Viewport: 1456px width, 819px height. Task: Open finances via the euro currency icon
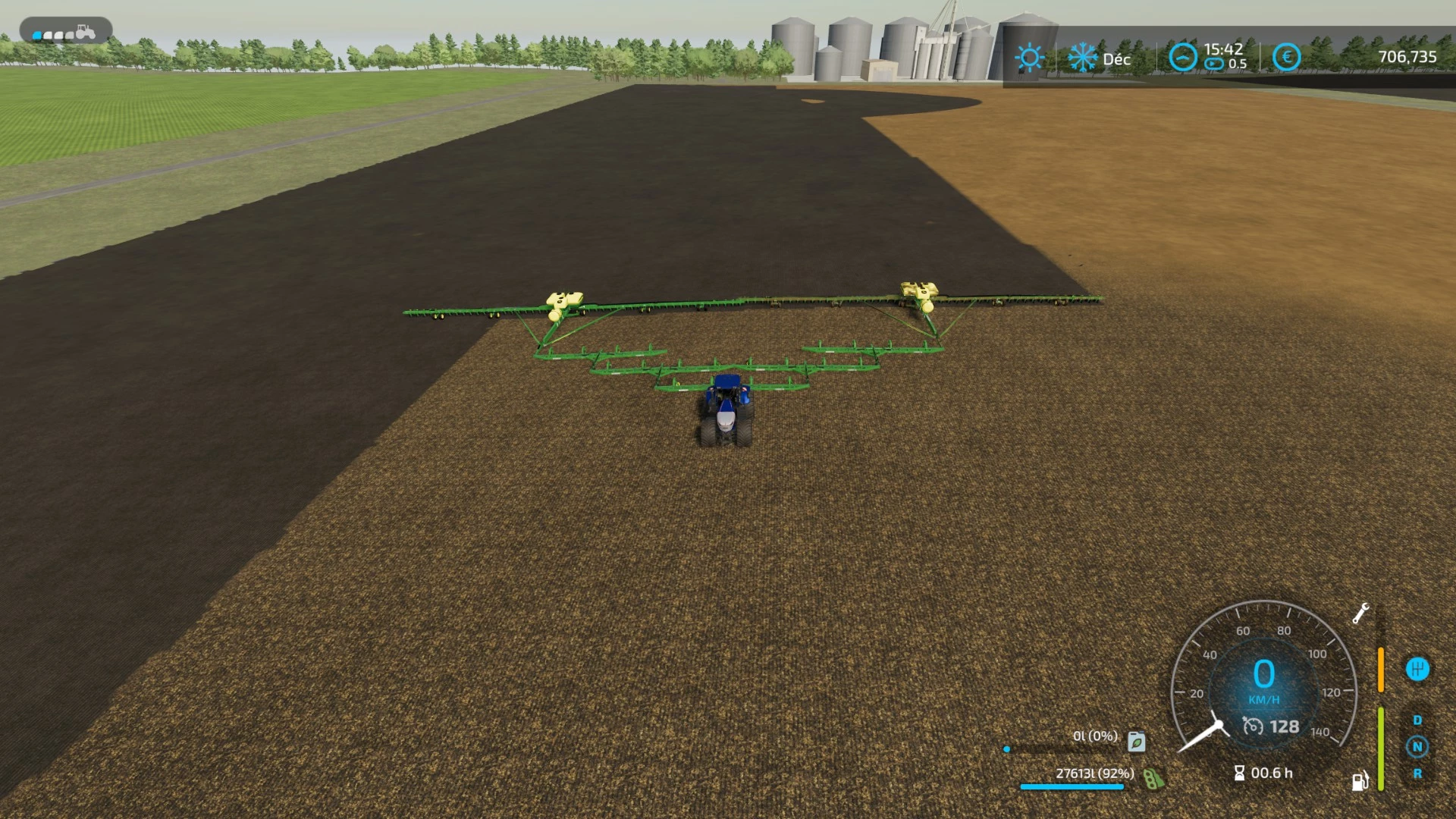(1287, 57)
